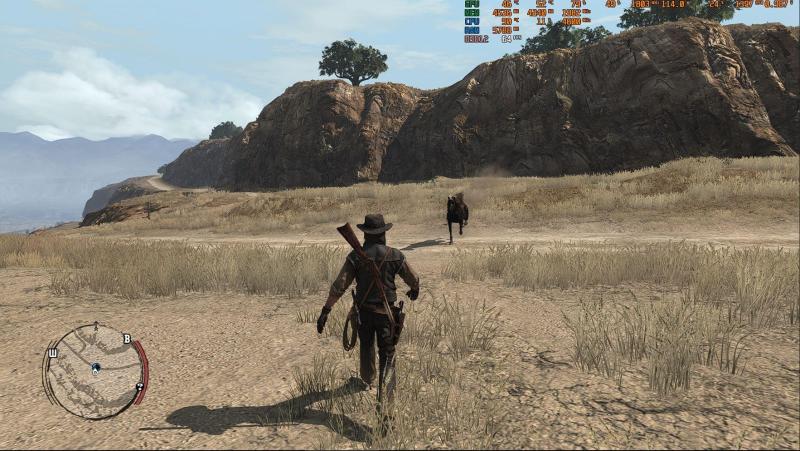Select the B marker on the minimap

127,338
